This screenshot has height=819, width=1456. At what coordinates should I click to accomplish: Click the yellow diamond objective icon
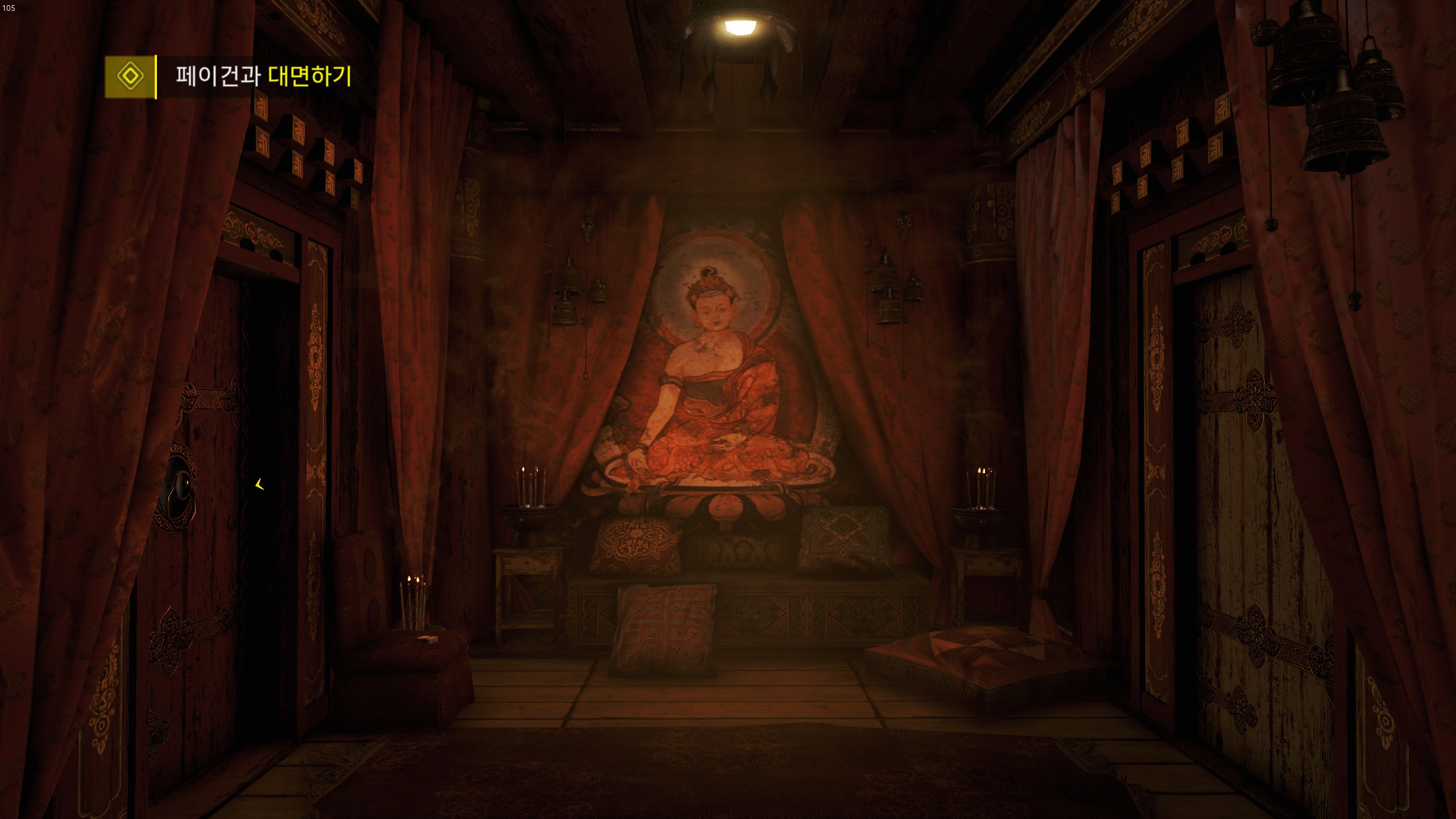(130, 76)
